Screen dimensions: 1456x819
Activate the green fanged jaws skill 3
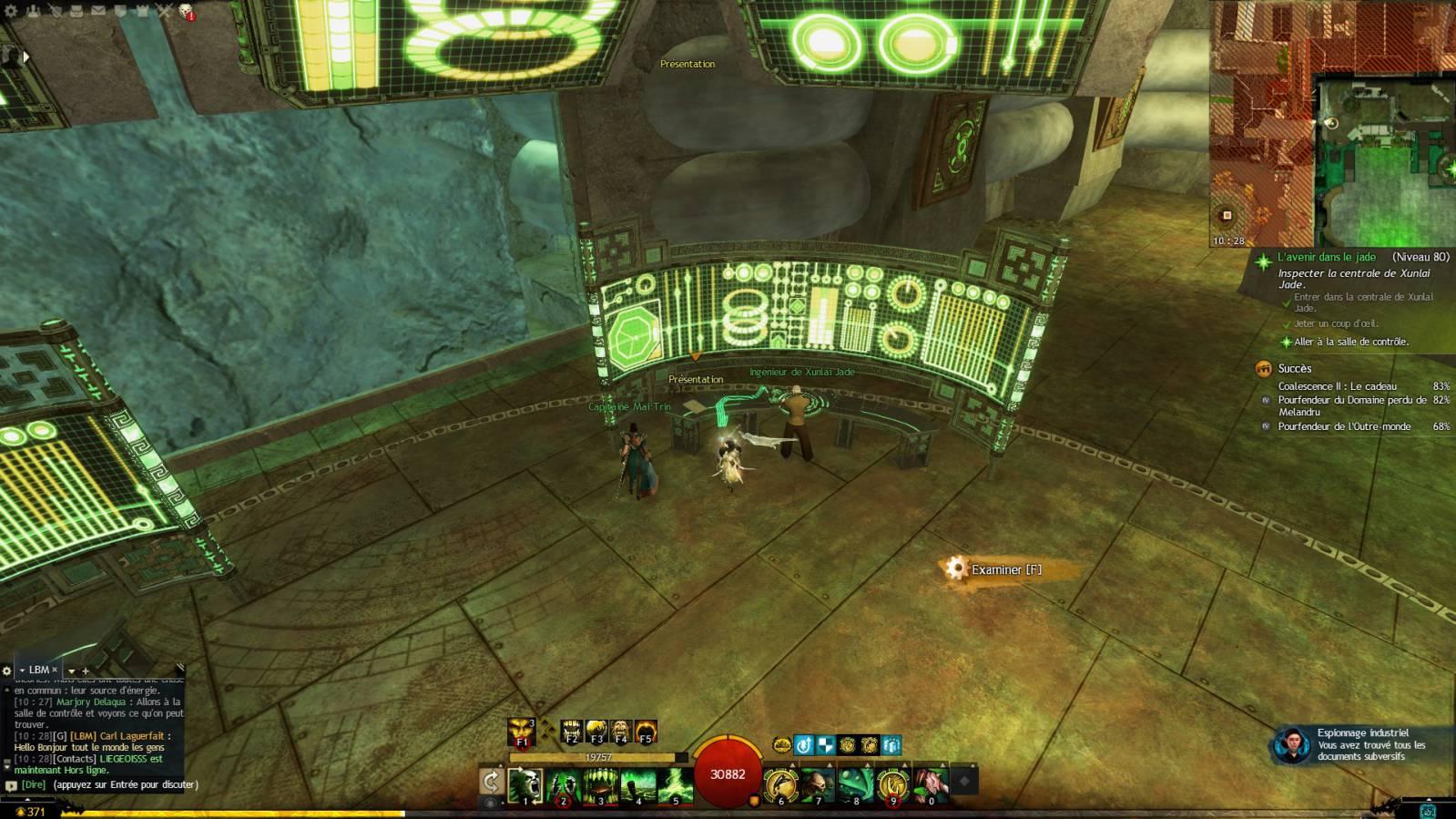coord(601,785)
